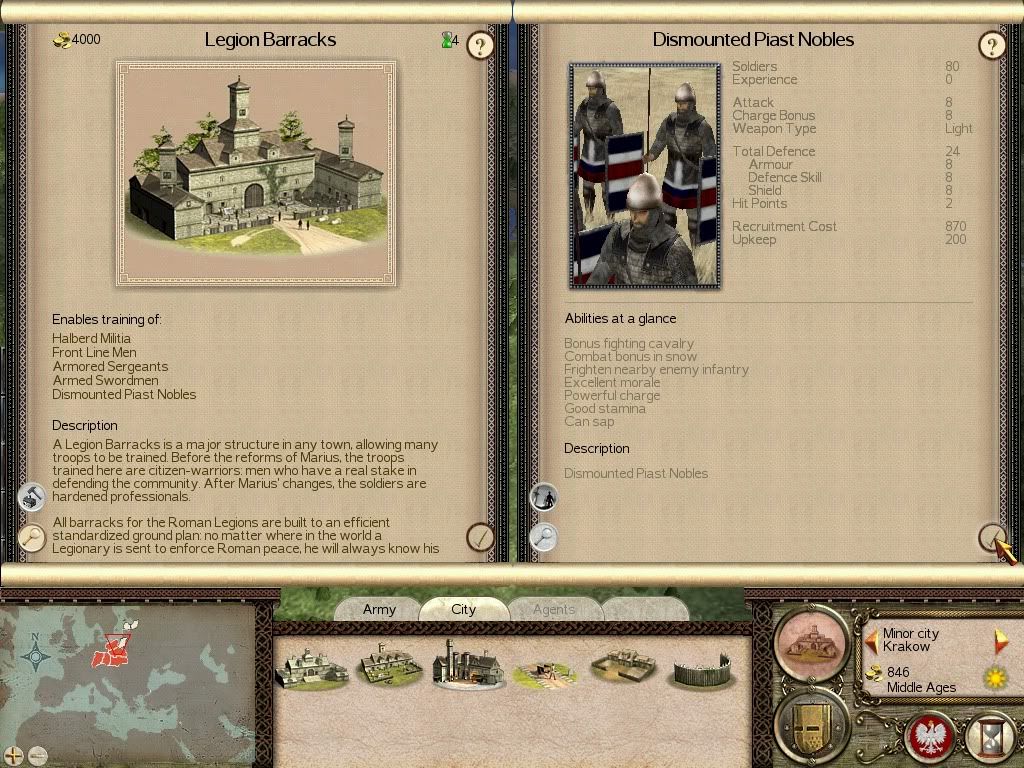Click the soldier icon on the unit scroll
Image resolution: width=1024 pixels, height=768 pixels.
(x=543, y=497)
